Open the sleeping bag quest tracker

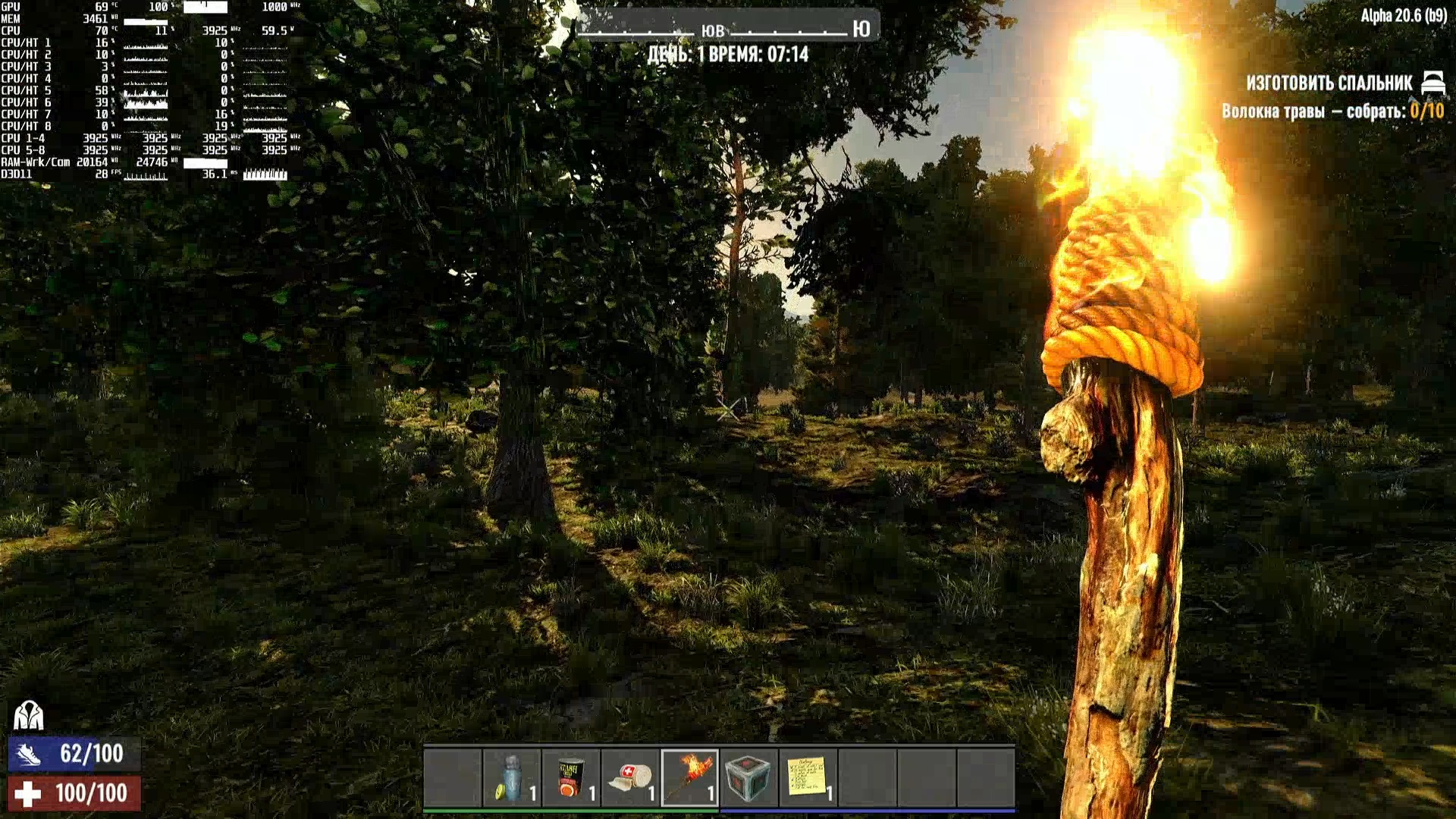tap(1329, 83)
